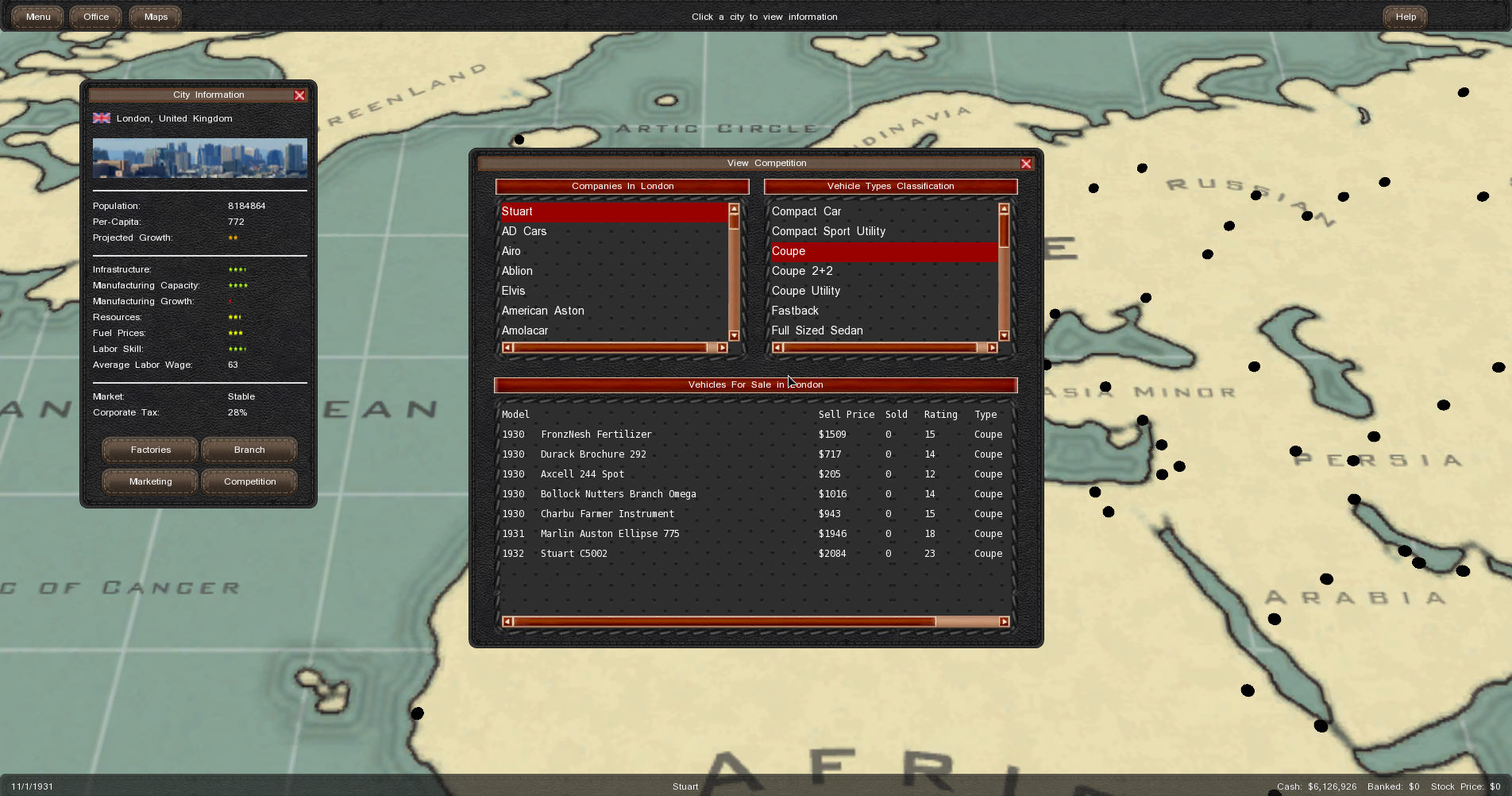Image resolution: width=1512 pixels, height=796 pixels.
Task: Click the vehicle types down scroll arrow
Action: (x=1004, y=336)
